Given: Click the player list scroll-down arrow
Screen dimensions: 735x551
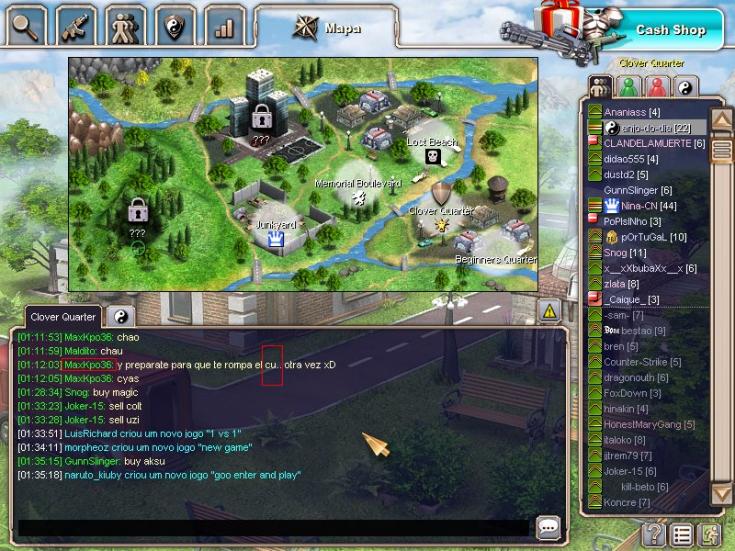Looking at the screenshot, I should point(721,493).
